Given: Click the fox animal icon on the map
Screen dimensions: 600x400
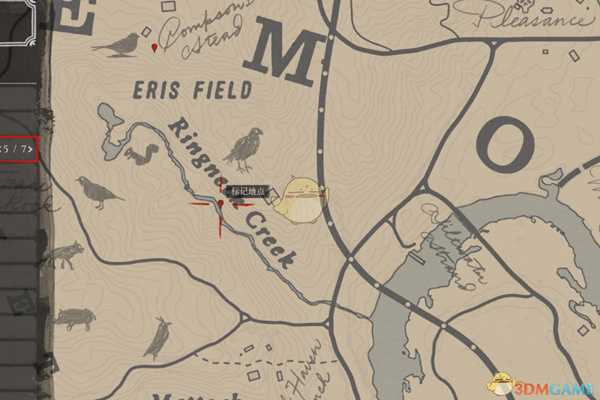Looking at the screenshot, I should (64, 254).
